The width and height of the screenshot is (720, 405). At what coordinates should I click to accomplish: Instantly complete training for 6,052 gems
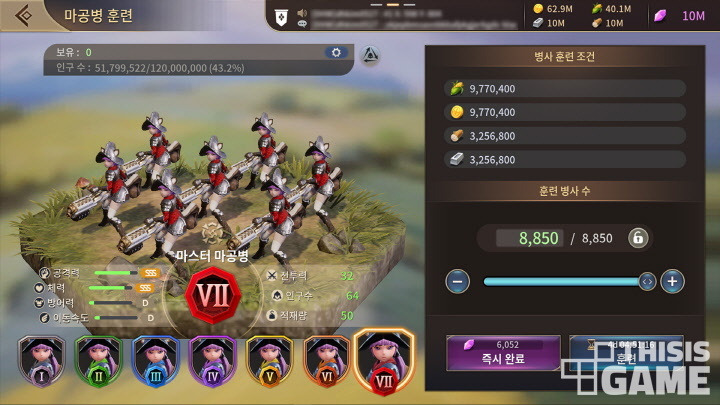coord(501,353)
